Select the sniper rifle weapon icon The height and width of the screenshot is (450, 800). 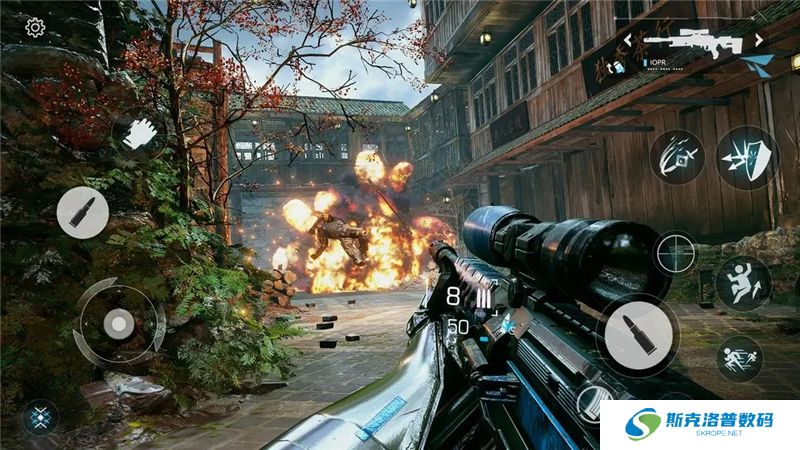coord(688,42)
